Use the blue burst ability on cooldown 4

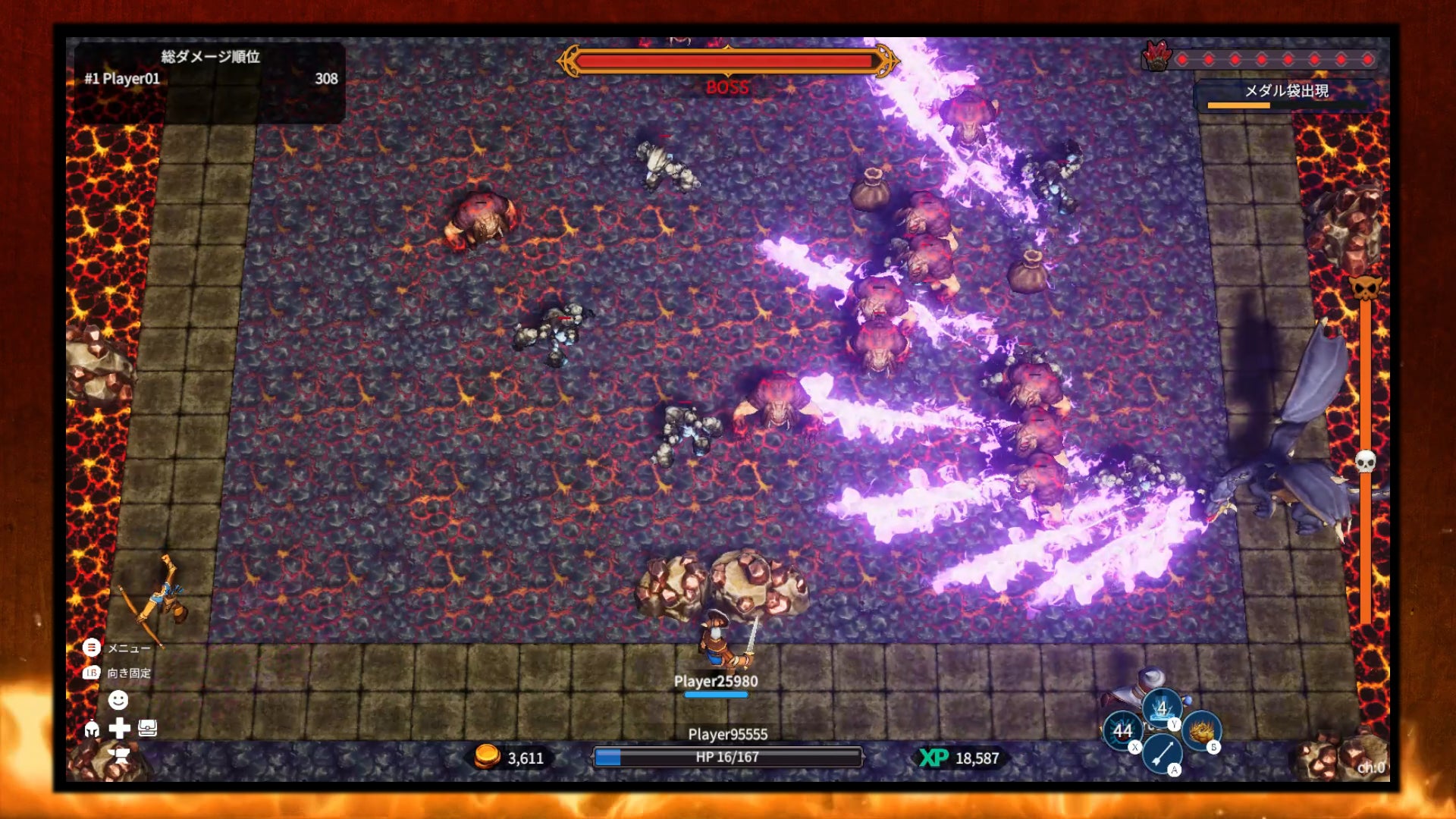[x=1161, y=708]
